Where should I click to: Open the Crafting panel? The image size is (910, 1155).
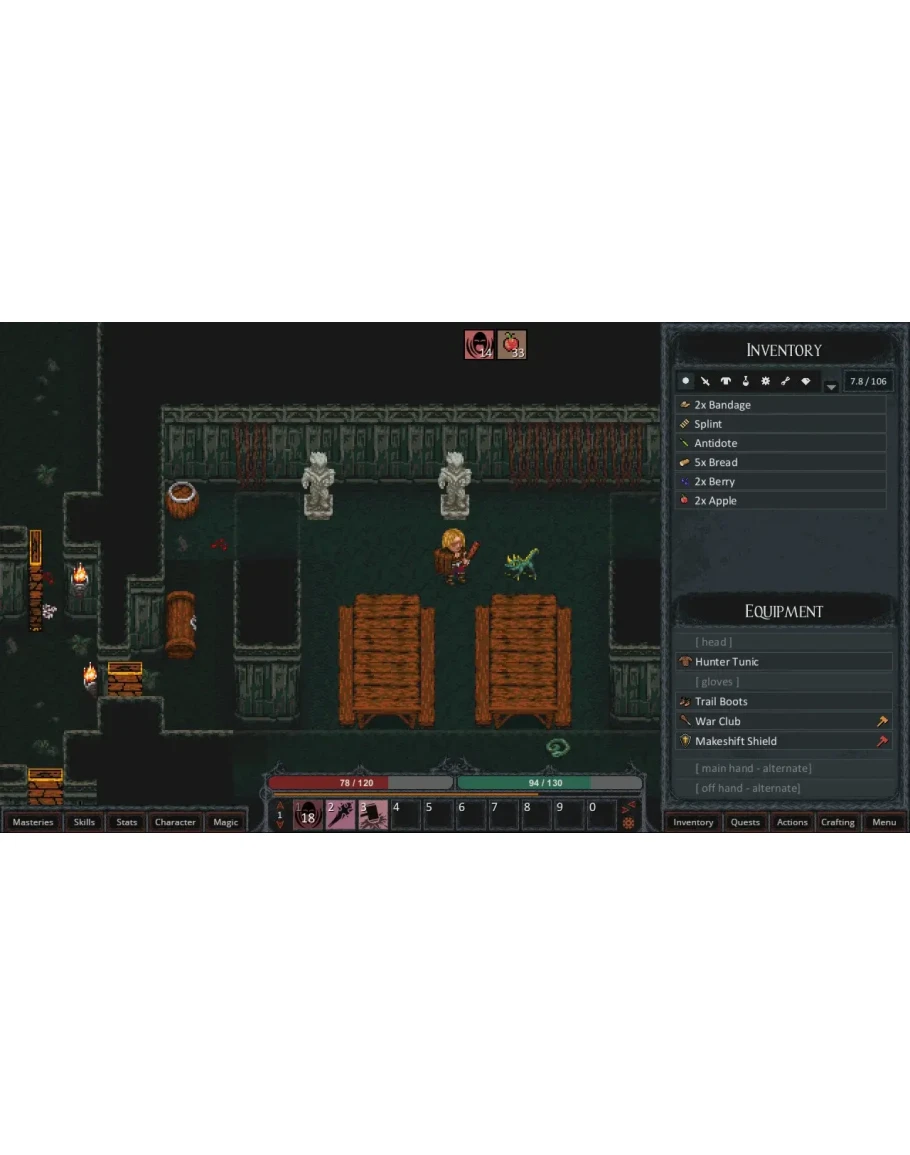click(838, 822)
